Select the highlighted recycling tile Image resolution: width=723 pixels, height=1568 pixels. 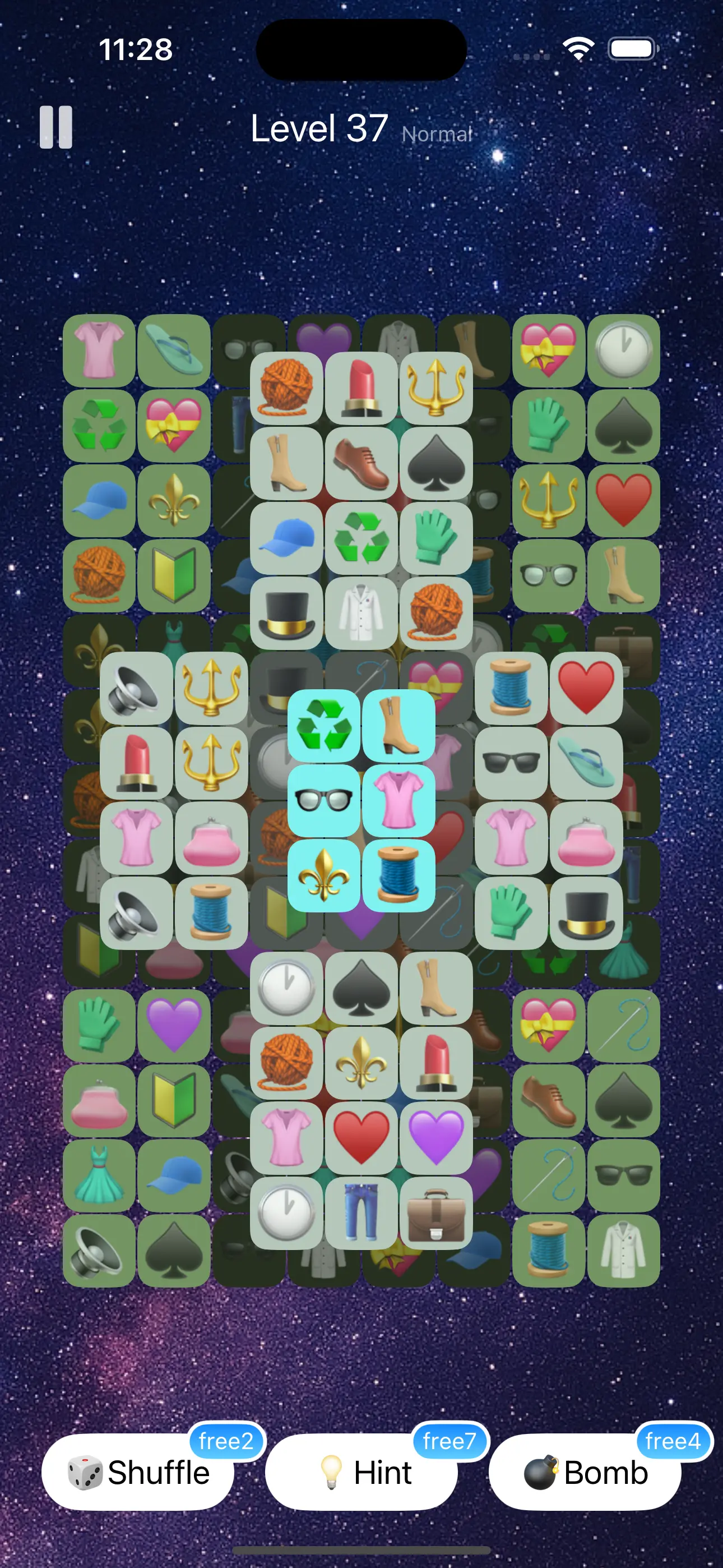(325, 727)
